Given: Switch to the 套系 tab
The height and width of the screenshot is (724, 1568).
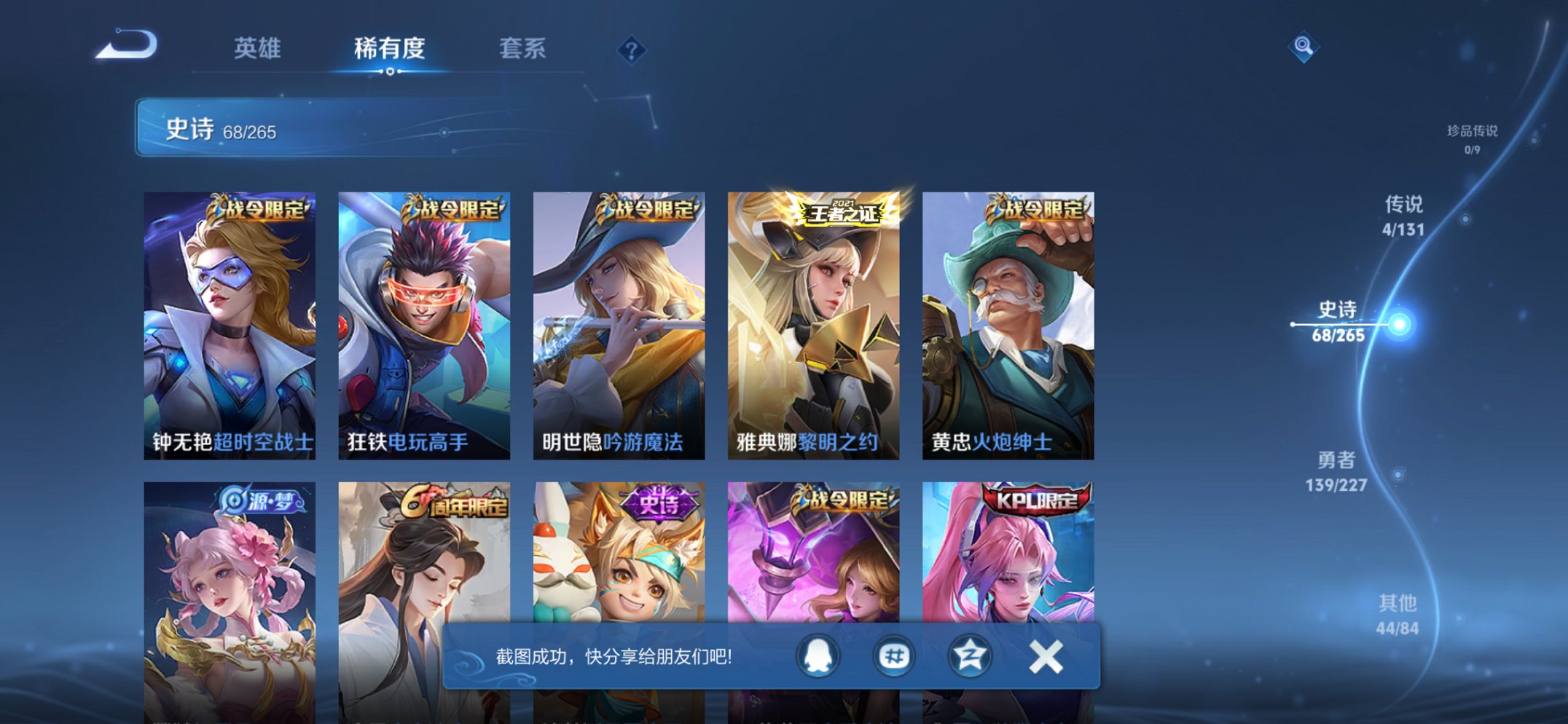Looking at the screenshot, I should tap(523, 48).
